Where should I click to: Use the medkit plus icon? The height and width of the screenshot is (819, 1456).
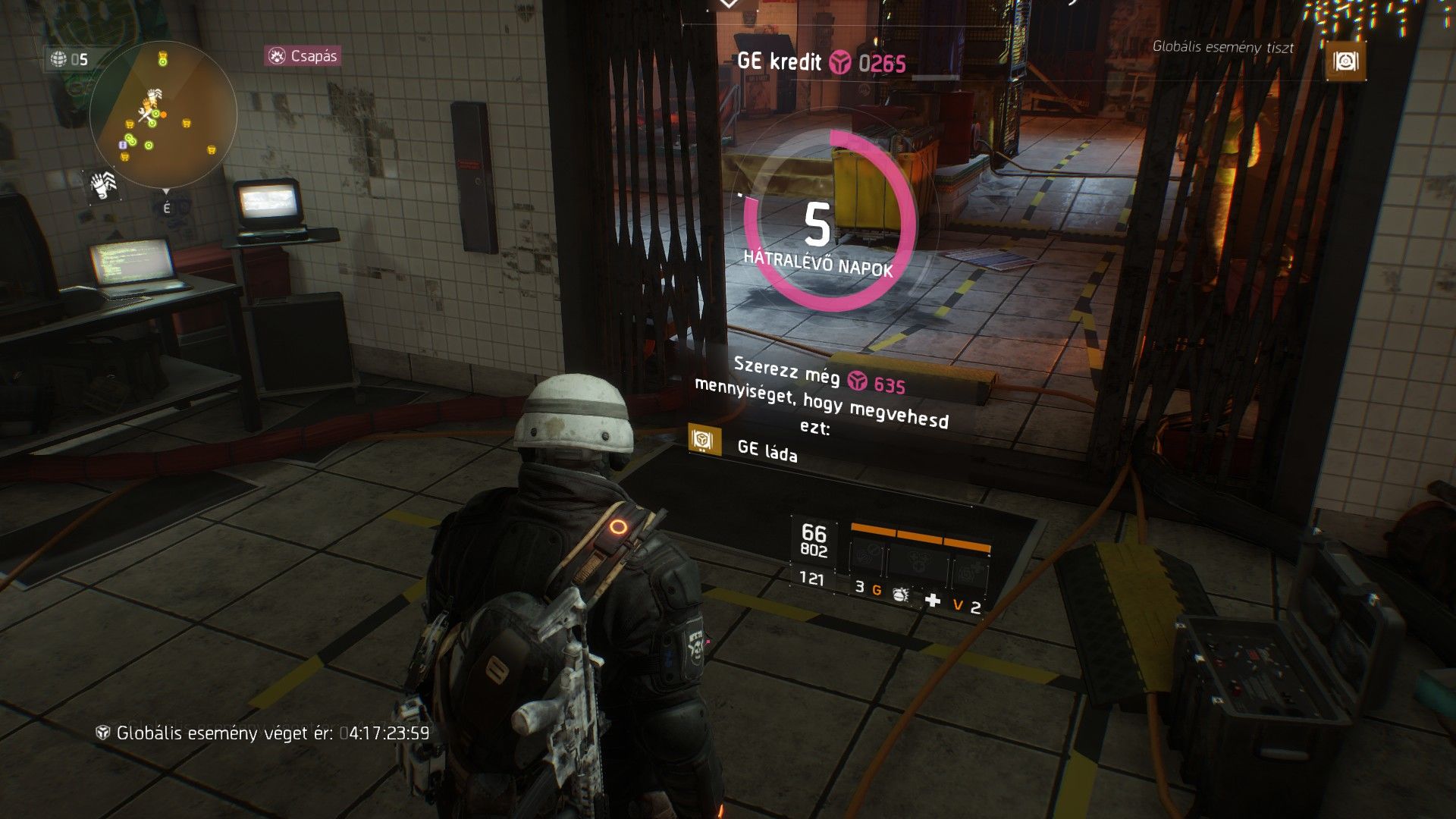click(x=933, y=601)
